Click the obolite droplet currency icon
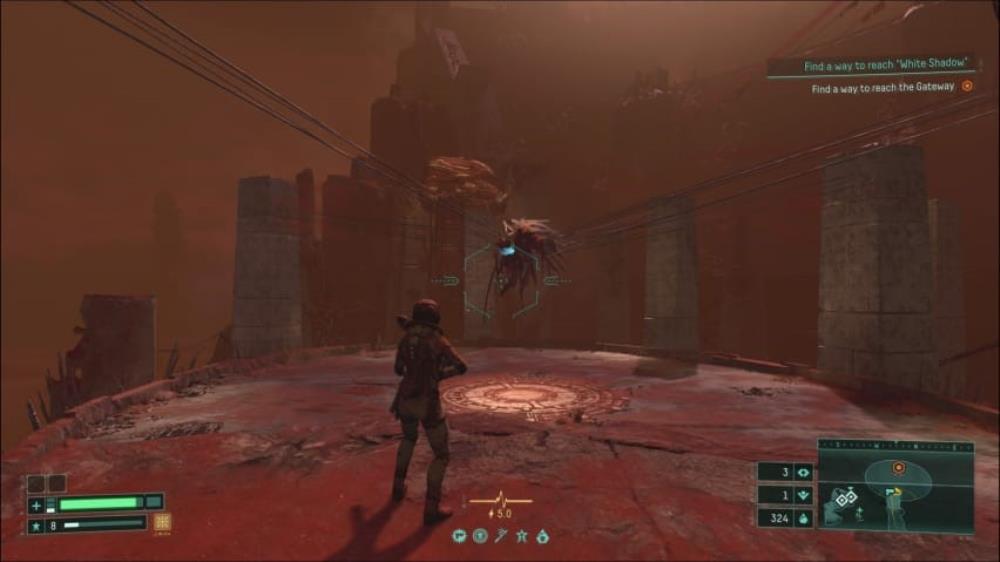 (x=801, y=518)
